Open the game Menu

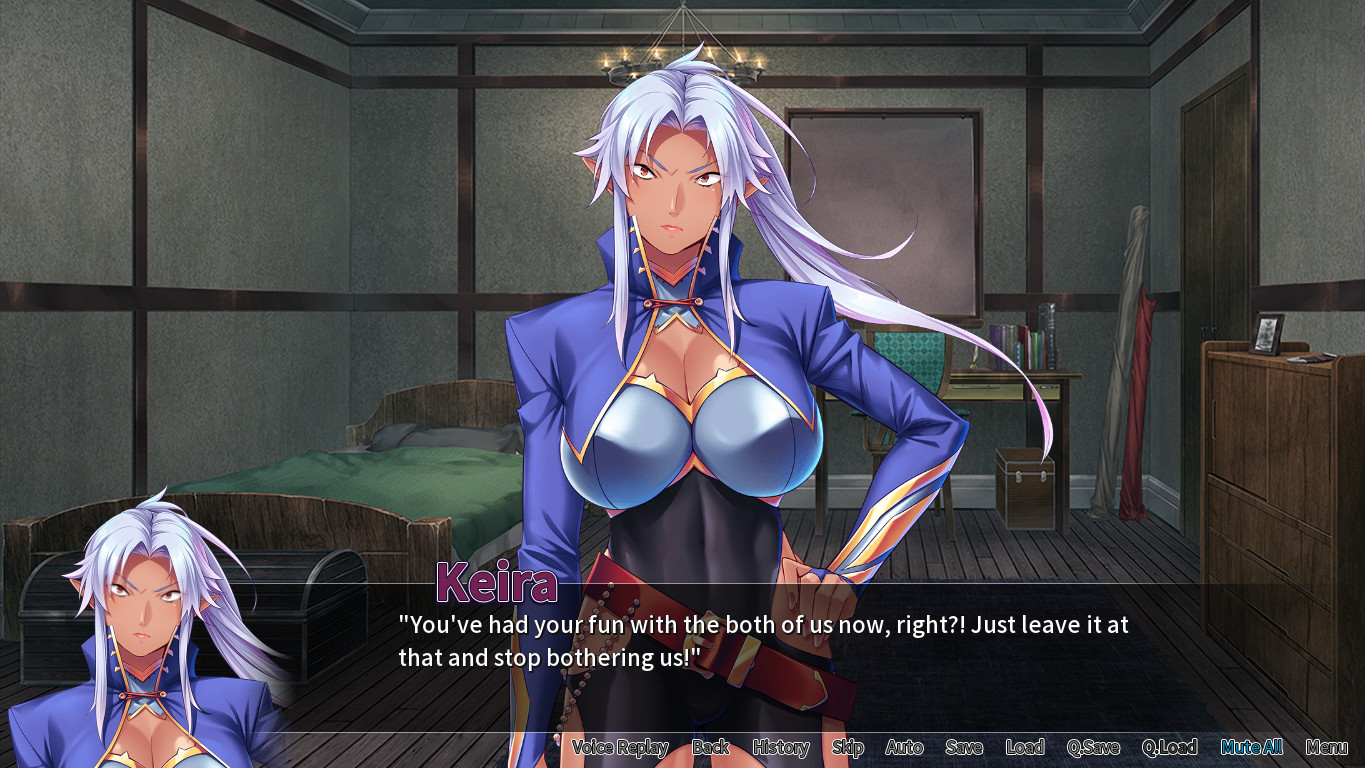[1326, 747]
